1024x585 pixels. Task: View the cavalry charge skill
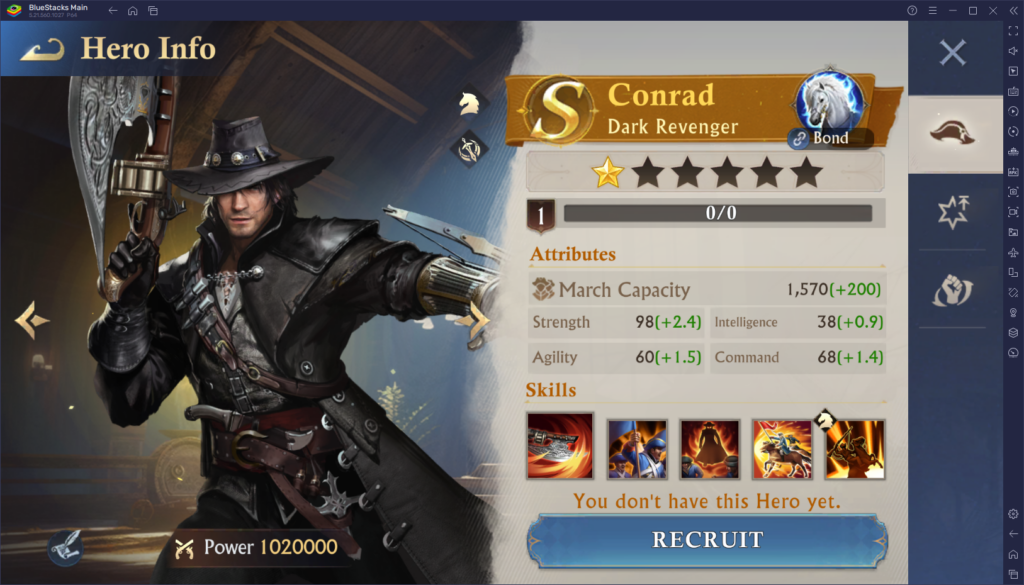tap(782, 448)
